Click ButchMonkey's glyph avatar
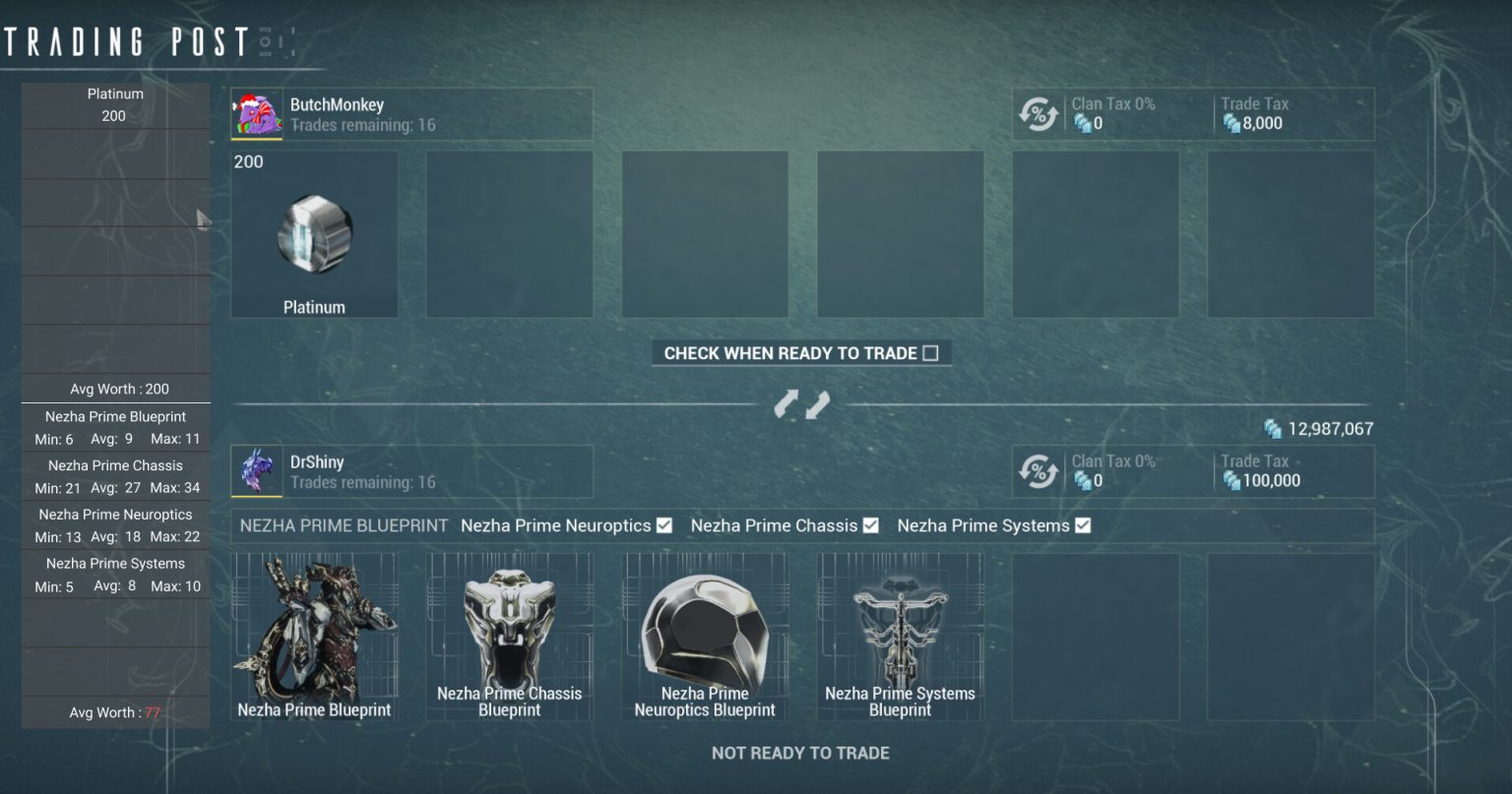Image resolution: width=1512 pixels, height=794 pixels. coord(256,113)
